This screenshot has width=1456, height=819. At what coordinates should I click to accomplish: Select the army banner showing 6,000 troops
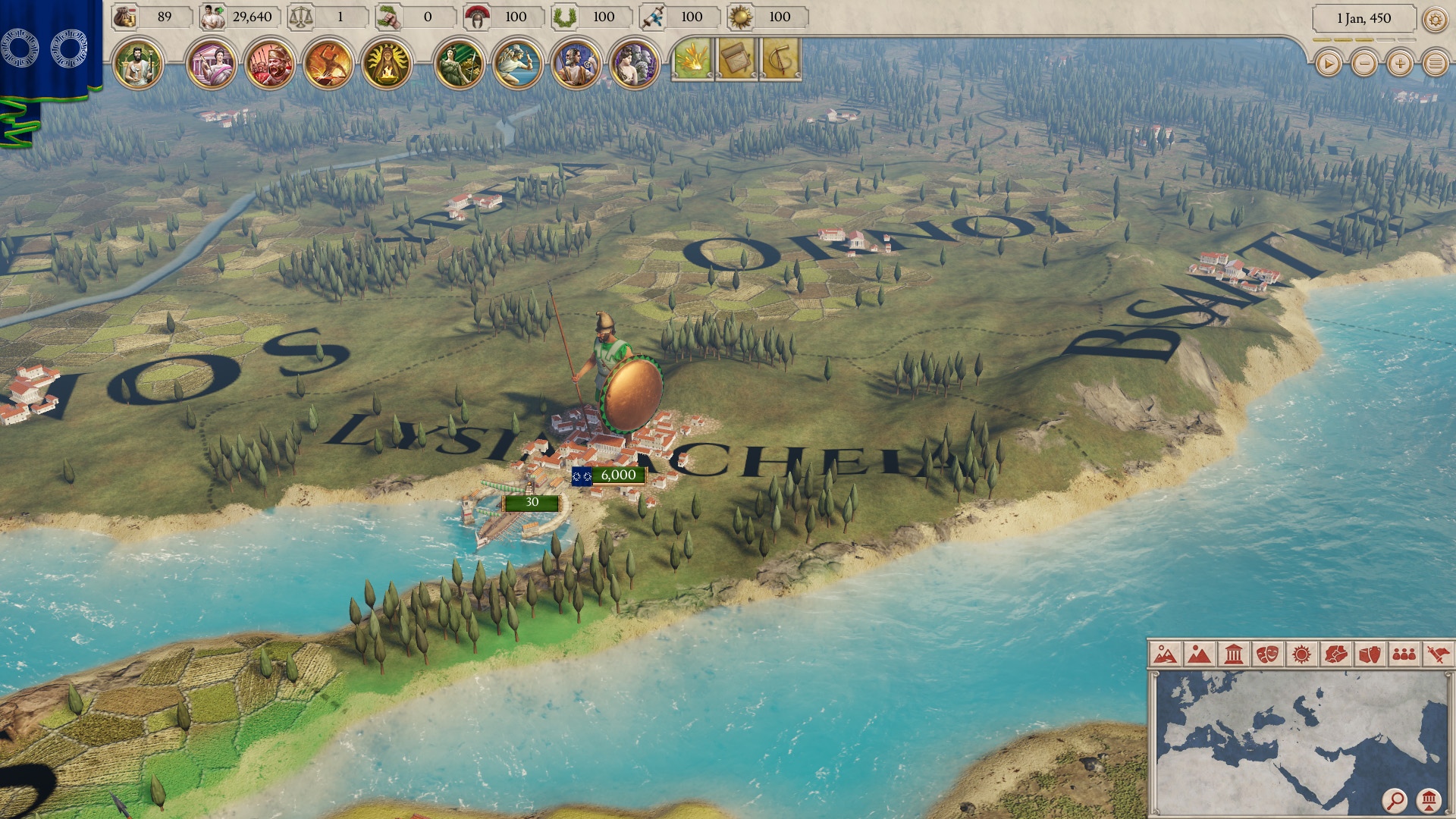(x=609, y=475)
